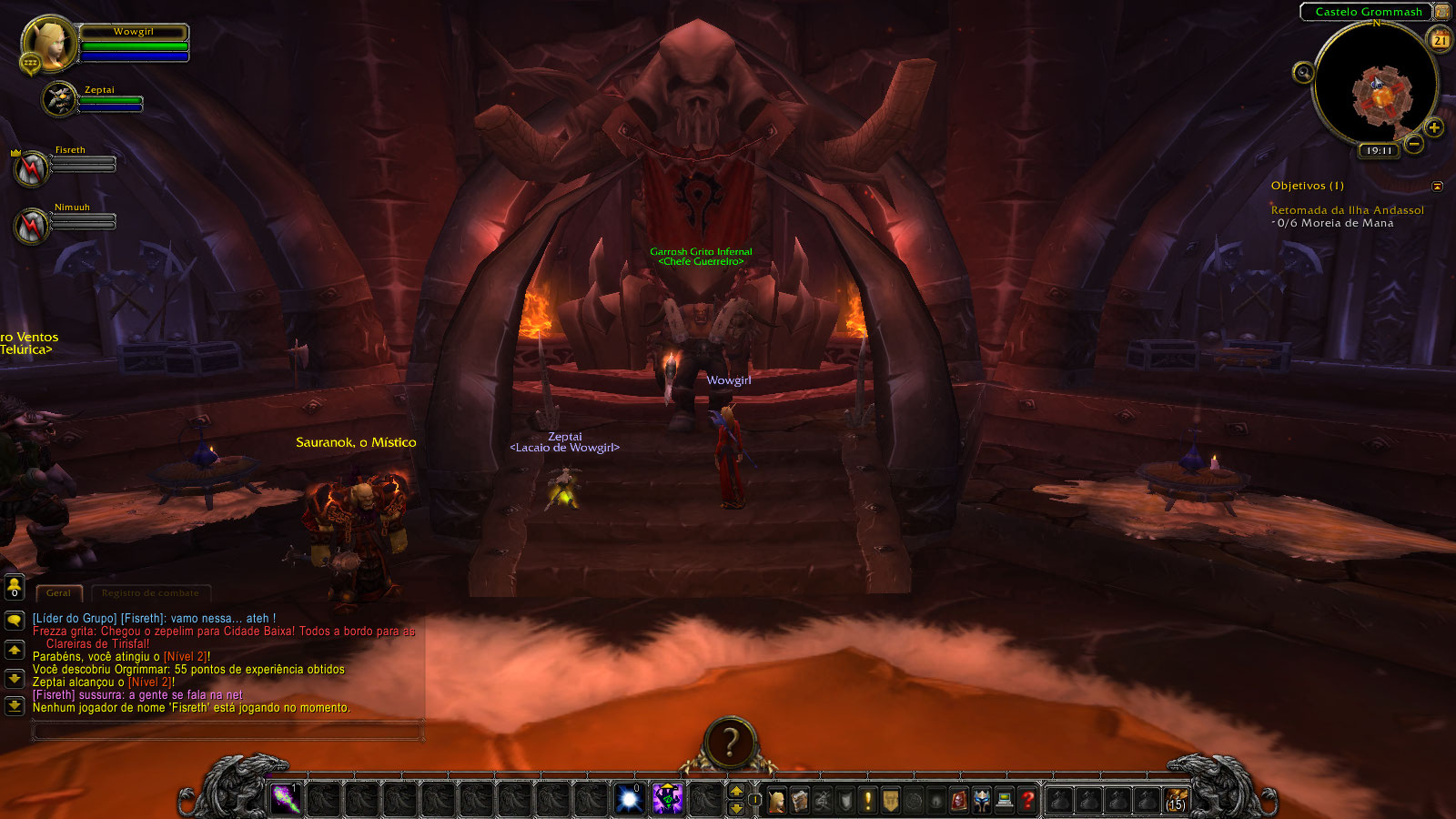
Task: Open the chat speech-bubble menu button
Action: (x=15, y=621)
